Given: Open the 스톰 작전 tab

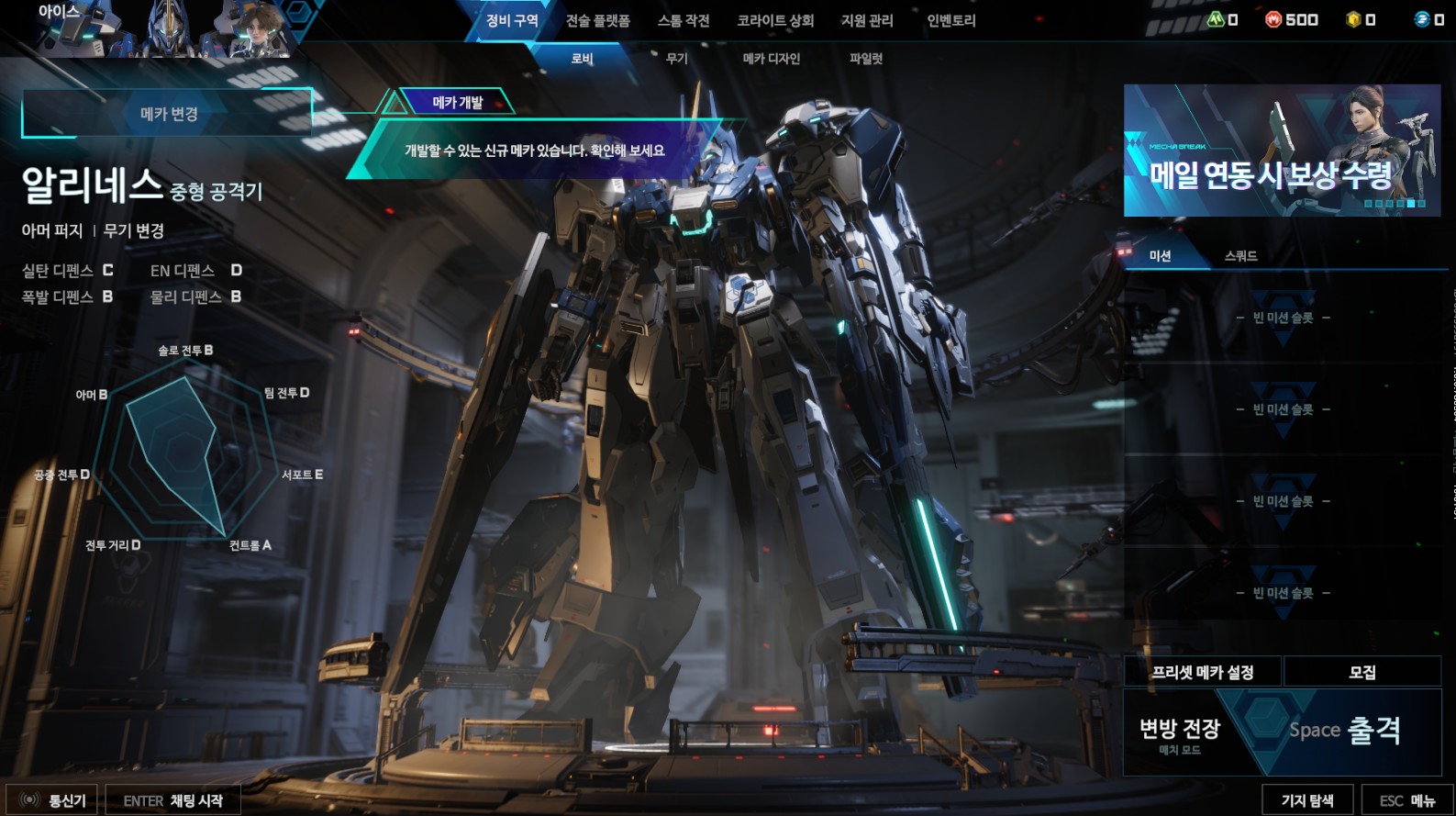Looking at the screenshot, I should tap(684, 20).
